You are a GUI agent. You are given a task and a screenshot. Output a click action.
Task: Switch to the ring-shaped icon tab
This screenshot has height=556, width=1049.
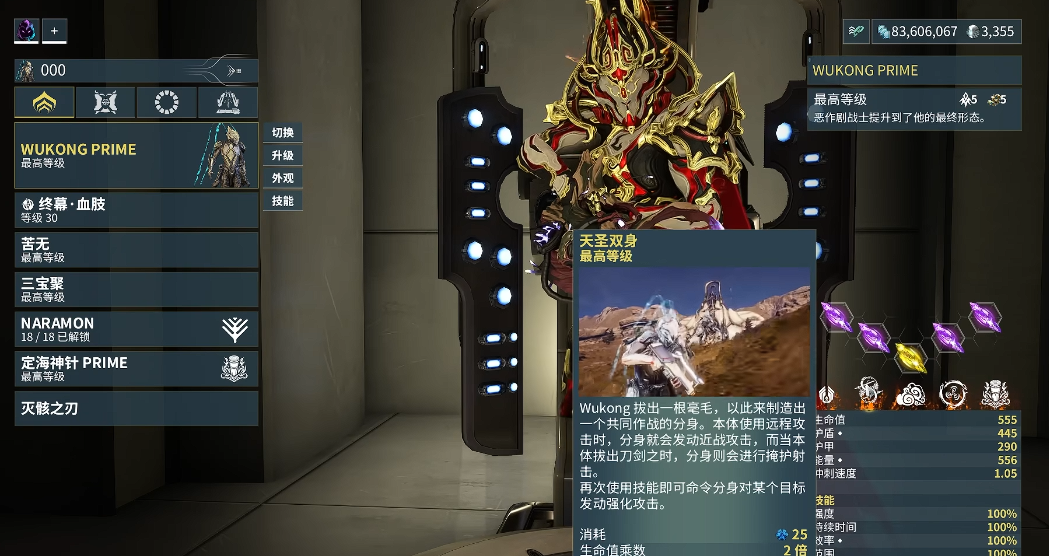(x=167, y=102)
